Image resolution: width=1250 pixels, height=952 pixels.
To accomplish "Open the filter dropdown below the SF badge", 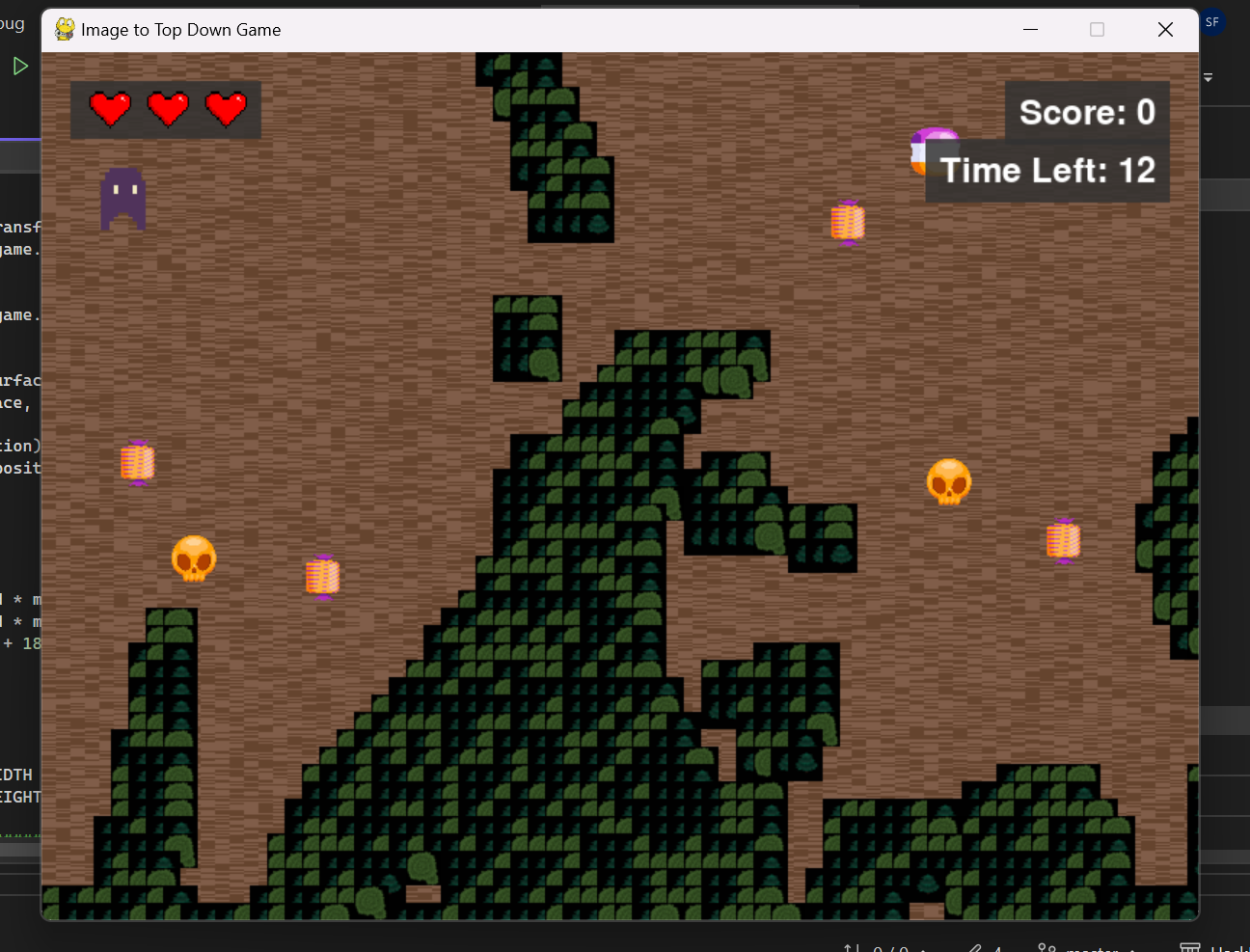I will click(x=1208, y=79).
